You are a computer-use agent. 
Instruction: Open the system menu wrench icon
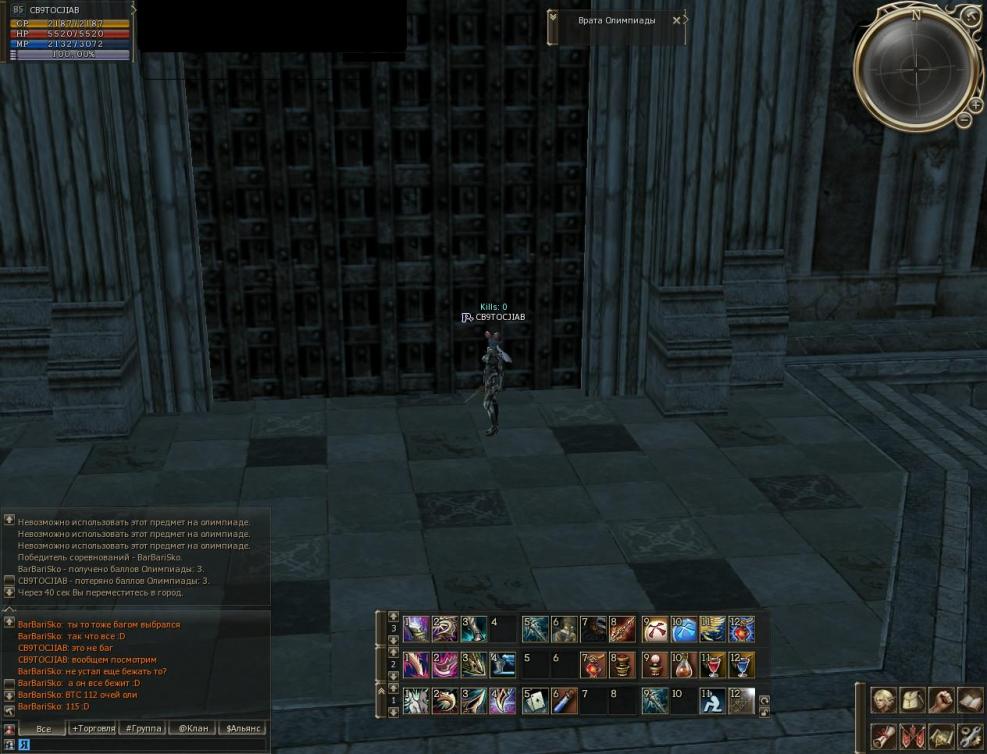click(968, 737)
